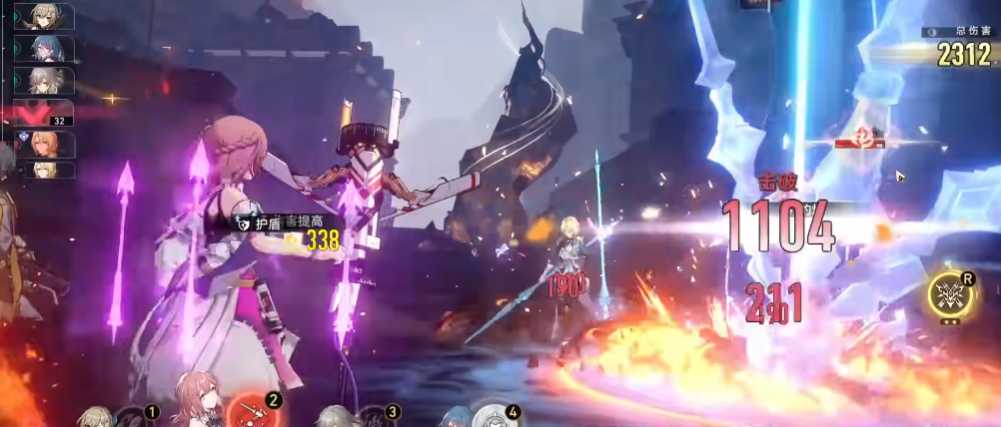The height and width of the screenshot is (427, 1001).
Task: Choose the pink-haired party member portrait
Action: (x=195, y=402)
